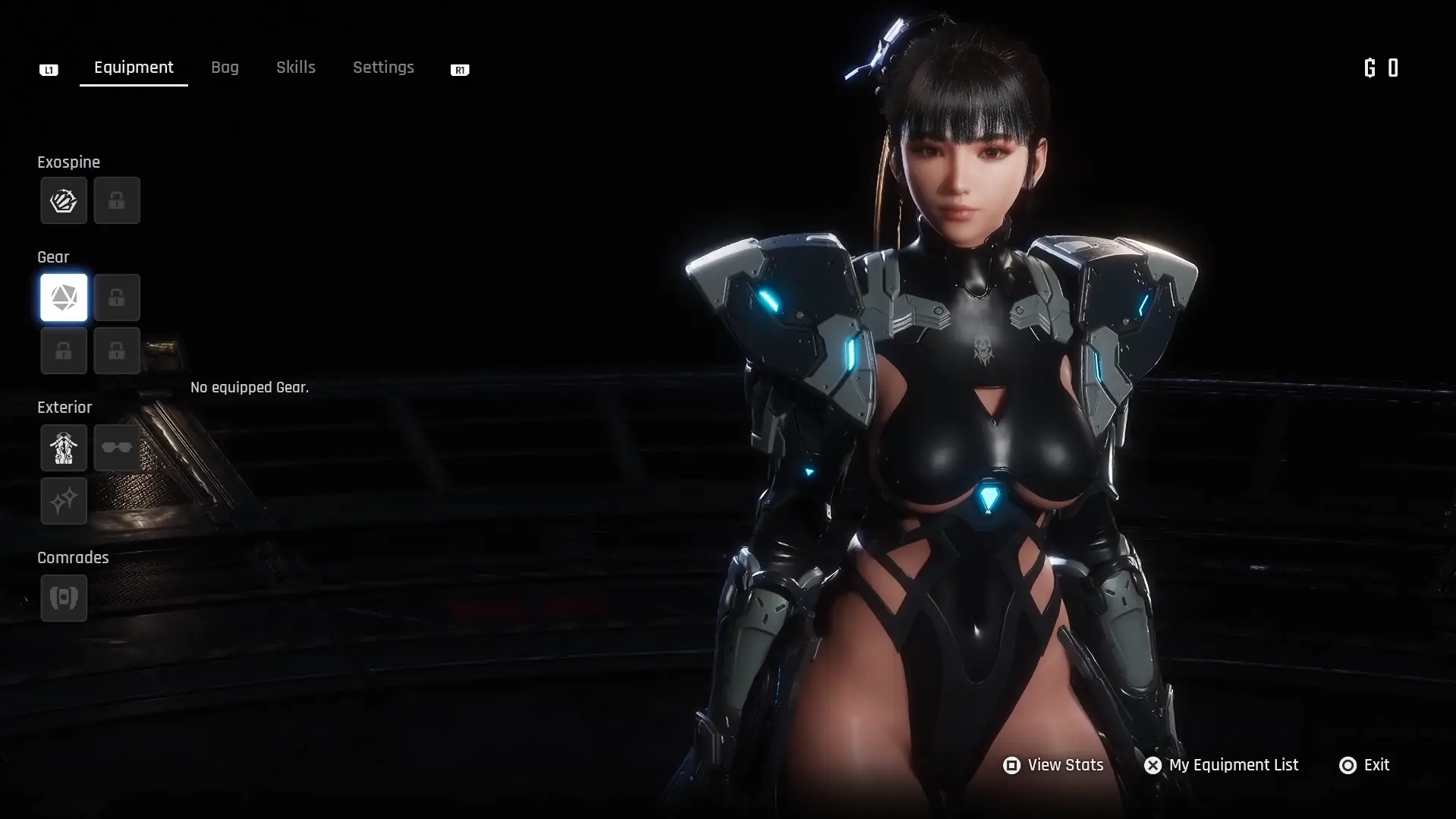Open the first Gear slot
The image size is (1456, 819).
(64, 298)
